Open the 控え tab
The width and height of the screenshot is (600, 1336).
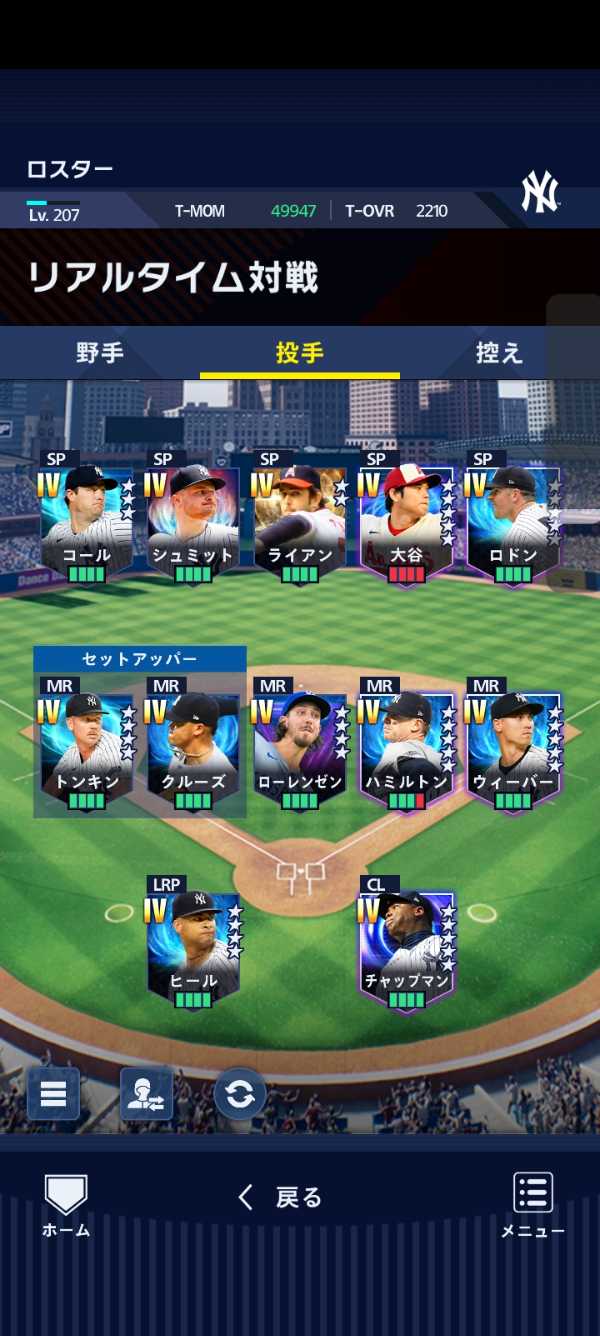pos(498,353)
